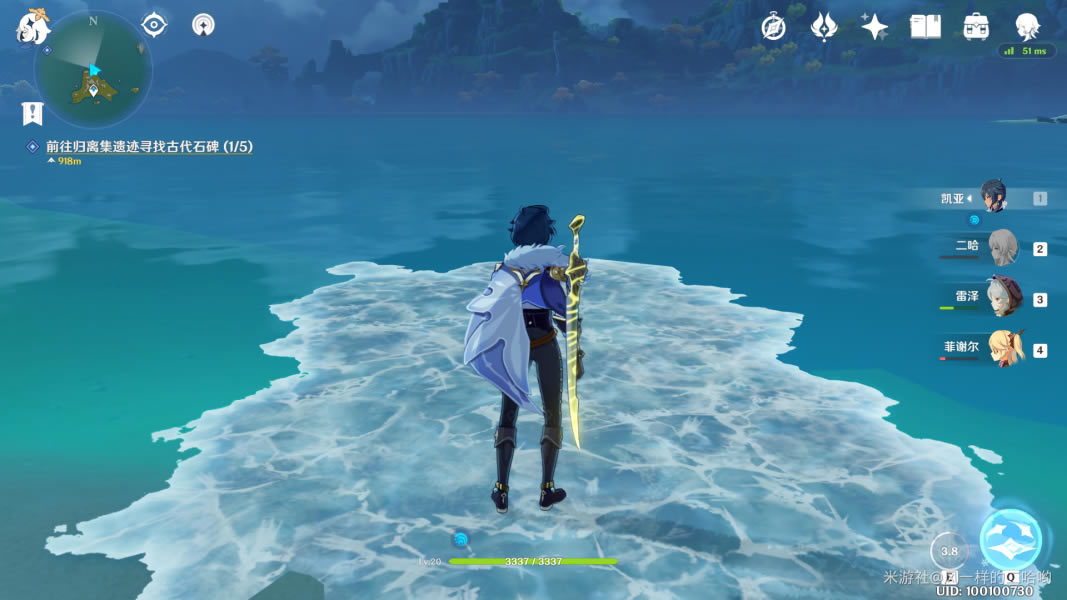Click the eye-shaped icon beside the minimap
This screenshot has width=1067, height=600.
pyautogui.click(x=153, y=24)
